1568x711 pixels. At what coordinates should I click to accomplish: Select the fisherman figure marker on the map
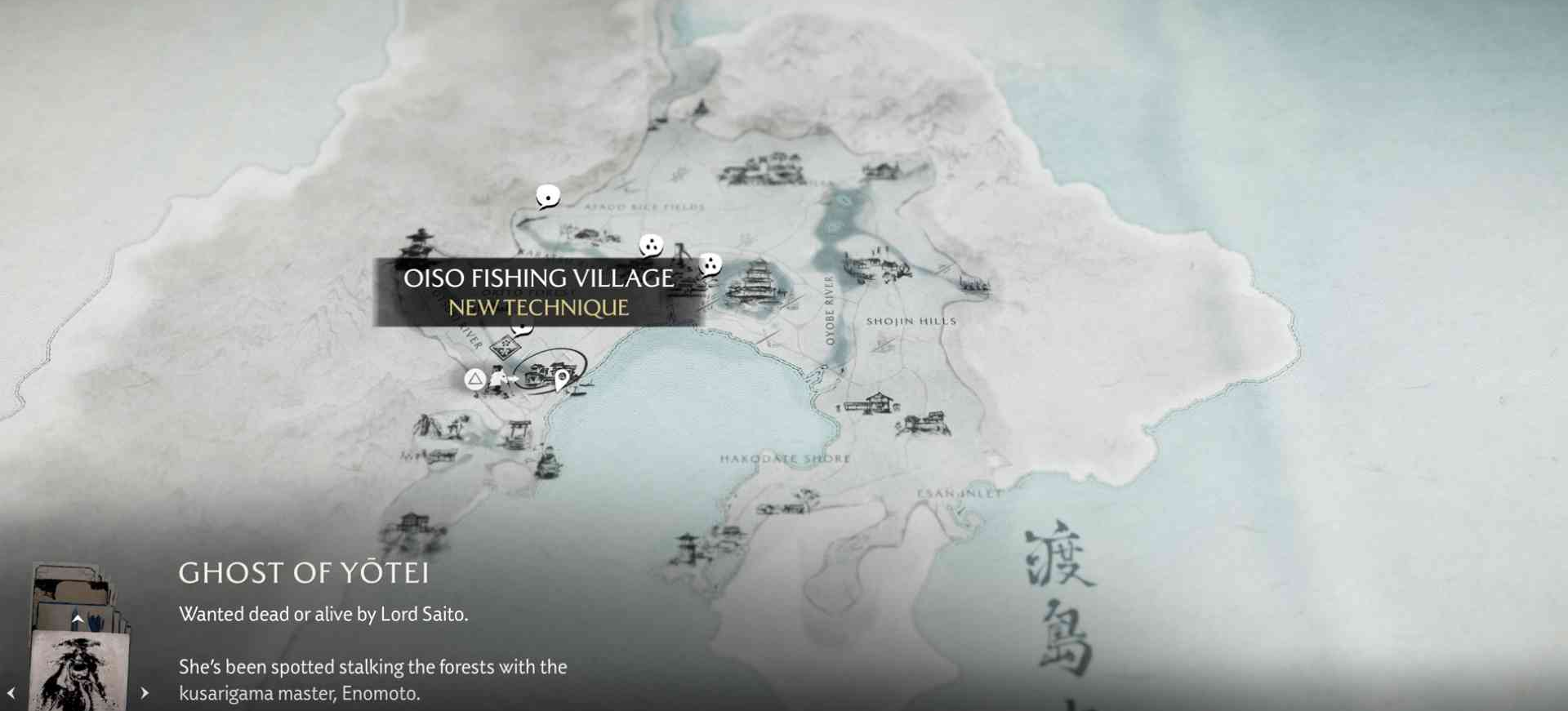tap(500, 380)
